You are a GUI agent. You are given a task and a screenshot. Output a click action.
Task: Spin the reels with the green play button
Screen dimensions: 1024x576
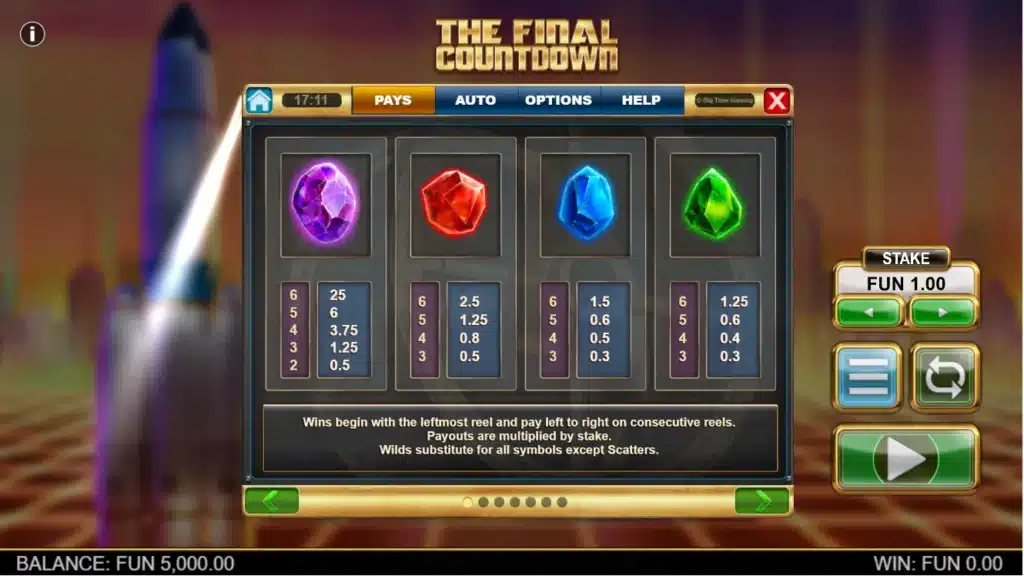[906, 459]
